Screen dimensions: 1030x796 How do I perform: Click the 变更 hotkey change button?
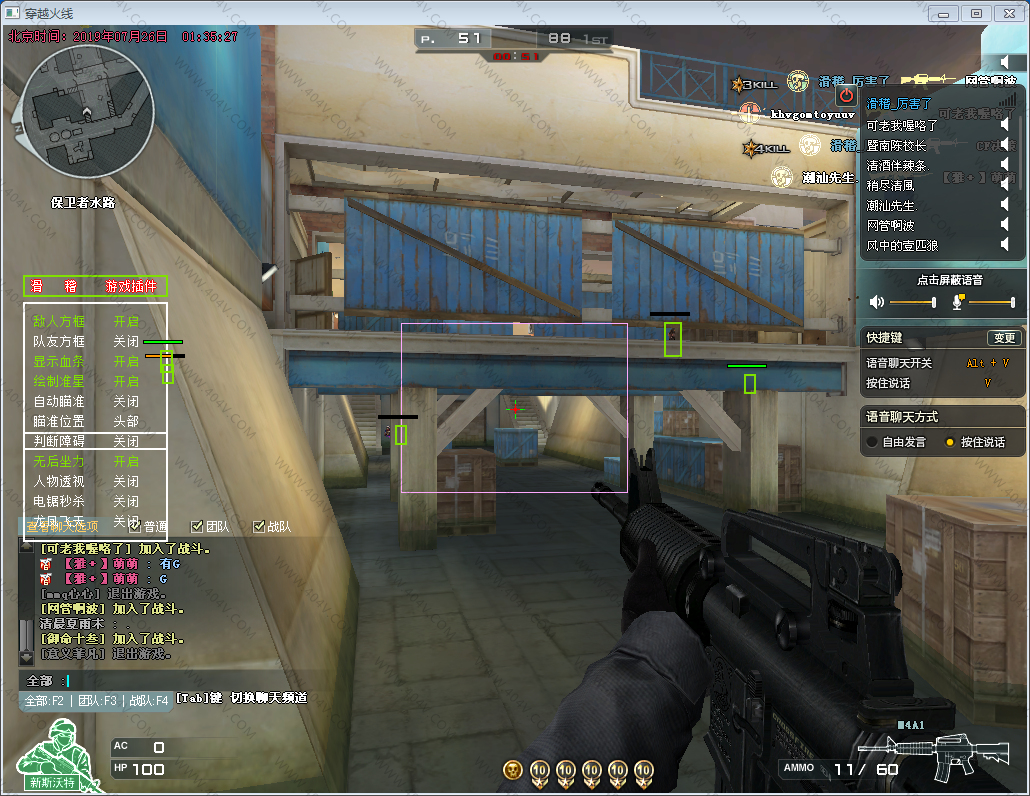pos(1003,338)
